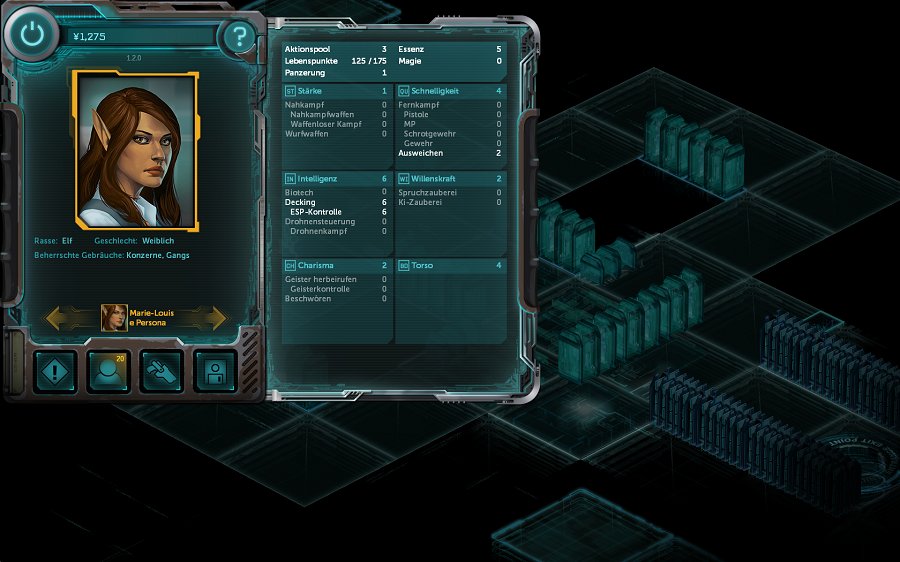Viewport: 900px width, 562px height.
Task: Click the Decking skill row
Action: pos(336,202)
